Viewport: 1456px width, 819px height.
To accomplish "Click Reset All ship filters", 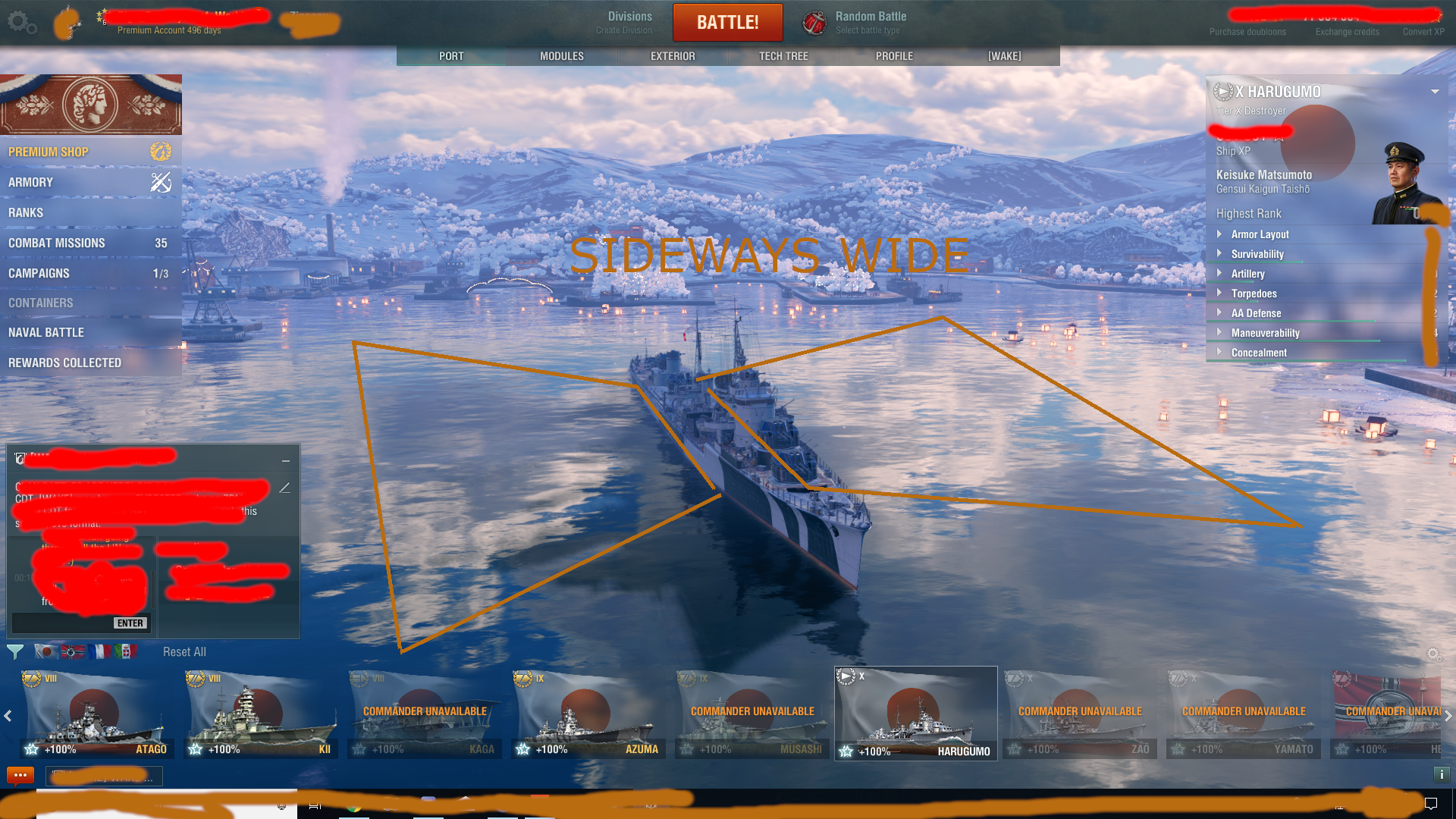I will click(x=184, y=652).
